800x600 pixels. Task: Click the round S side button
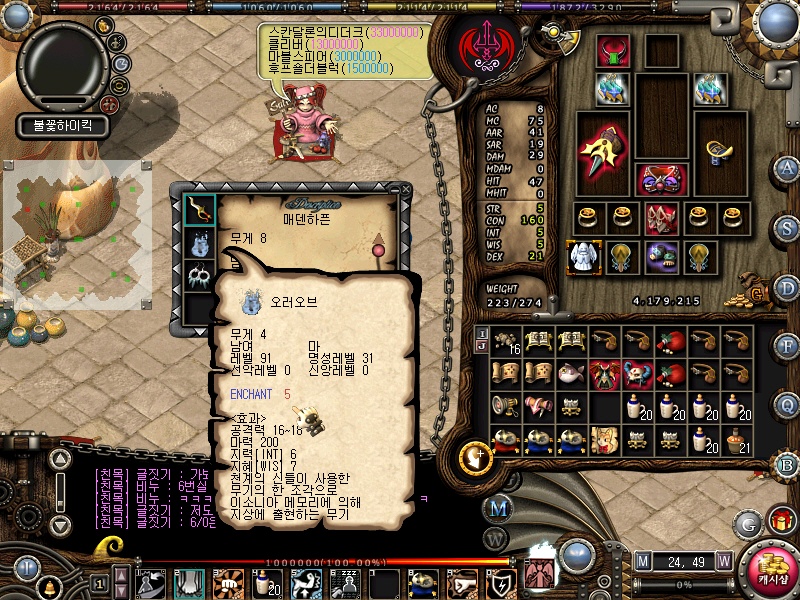pyautogui.click(x=787, y=225)
